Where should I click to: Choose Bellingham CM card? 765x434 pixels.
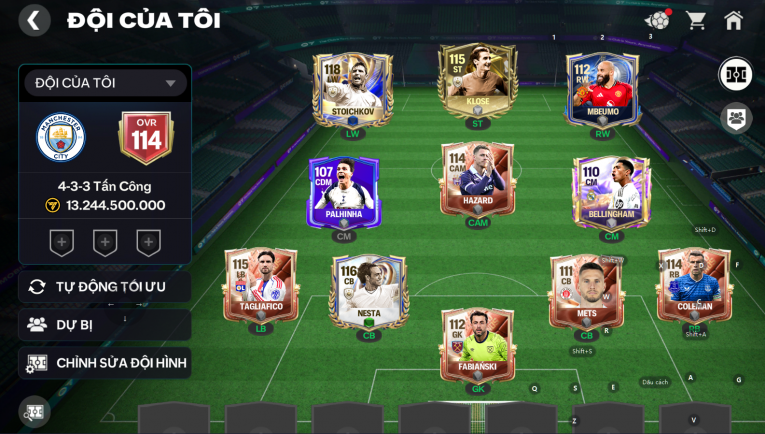point(611,192)
